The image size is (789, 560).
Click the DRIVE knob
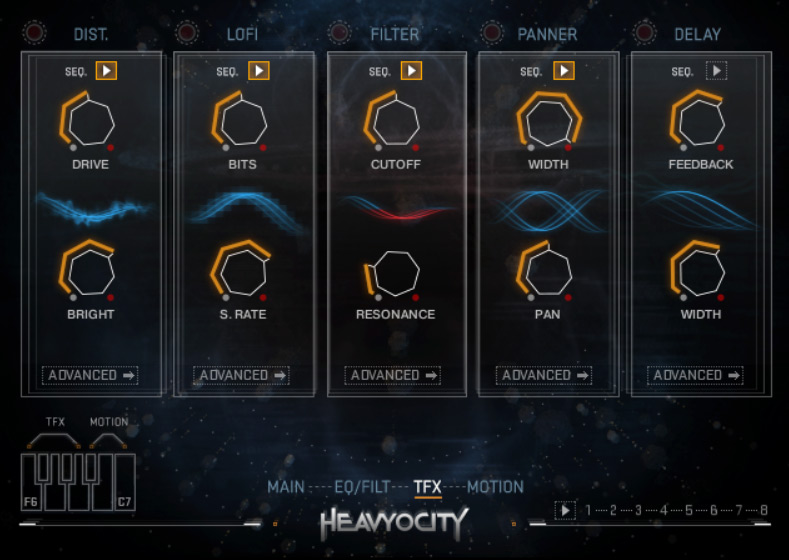(x=90, y=122)
